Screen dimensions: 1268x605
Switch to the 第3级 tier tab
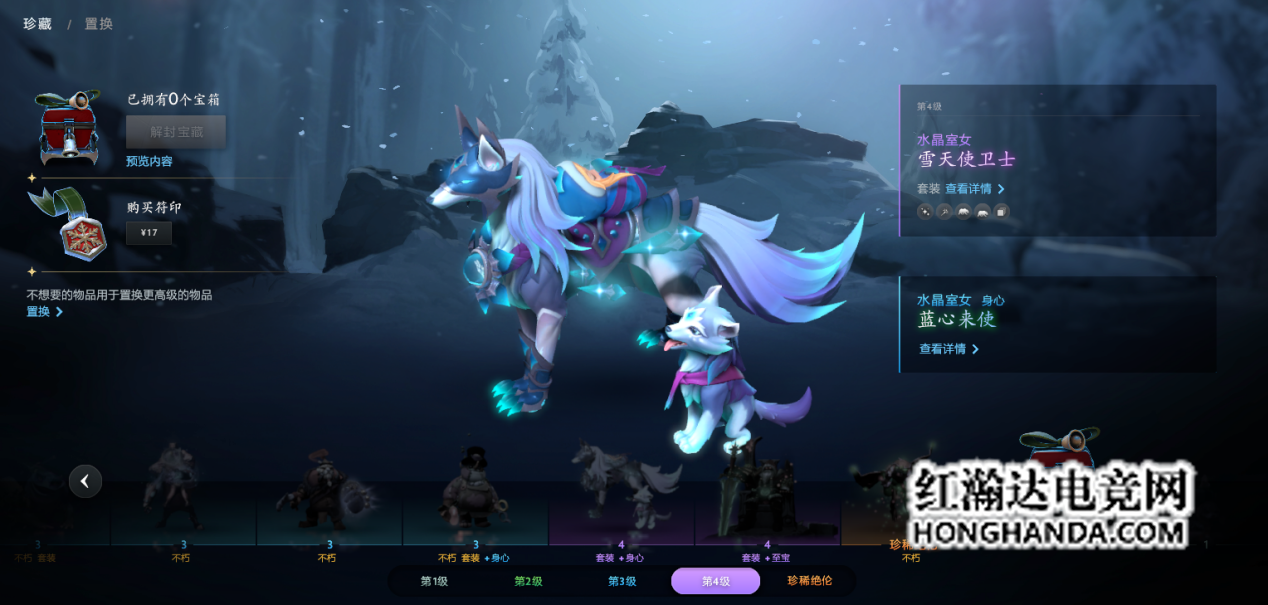[622, 581]
